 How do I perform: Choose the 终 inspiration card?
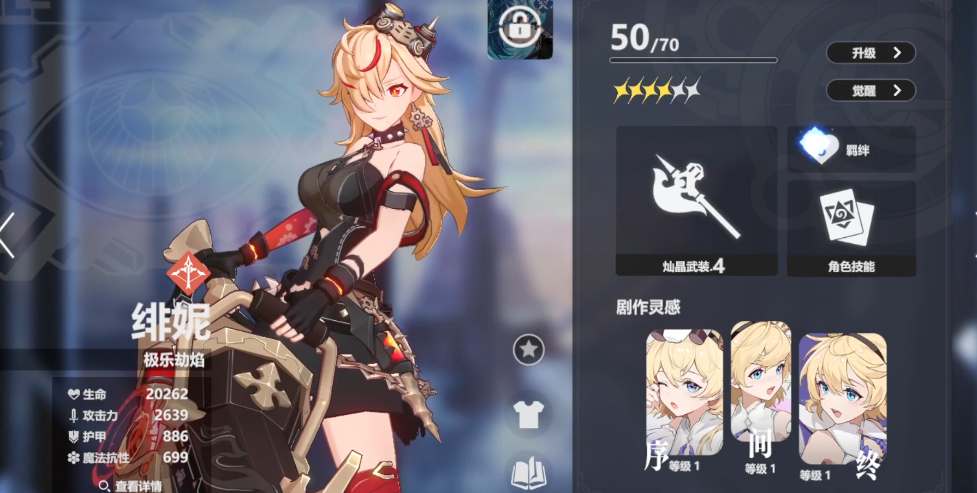(x=842, y=399)
